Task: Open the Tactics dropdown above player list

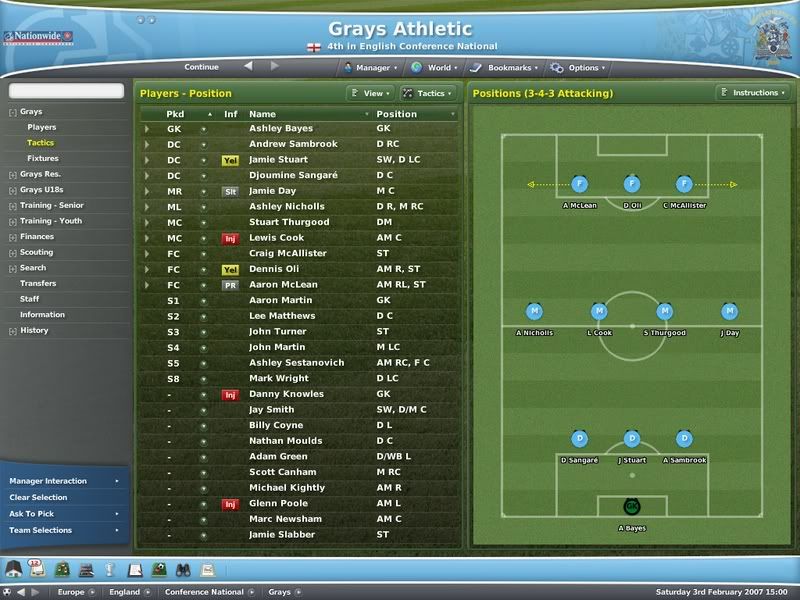Action: click(428, 93)
